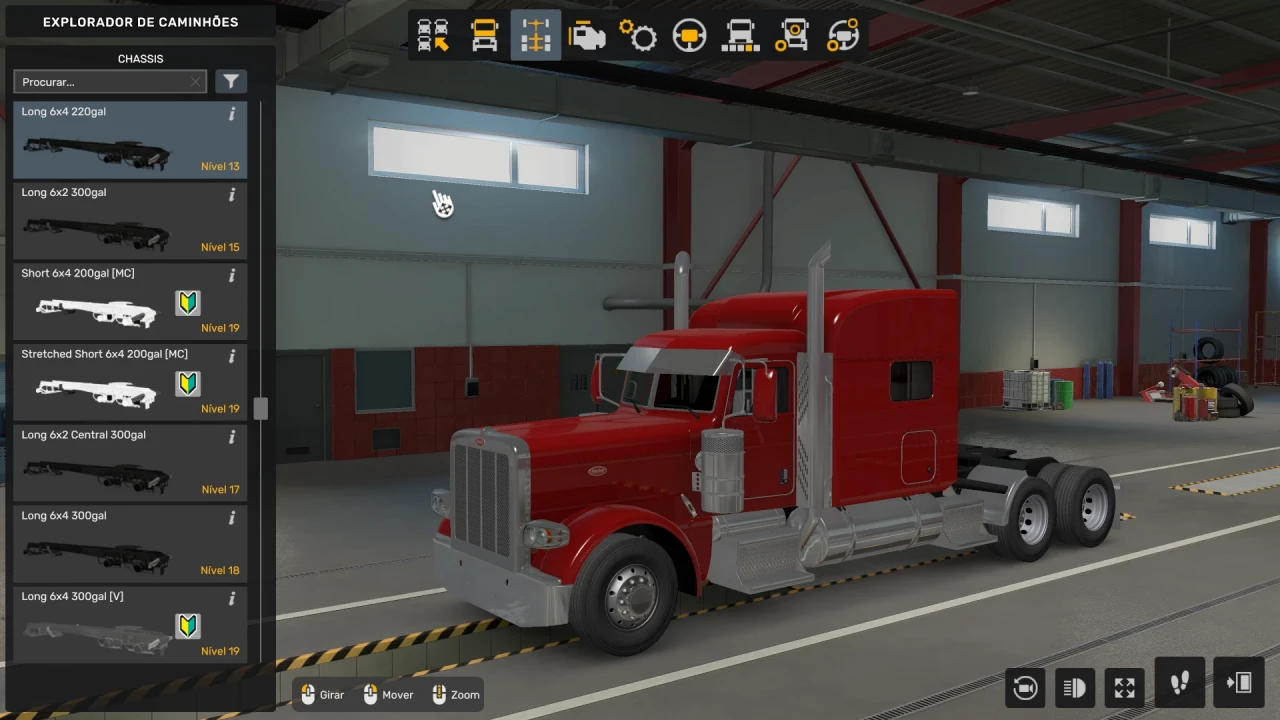Switch to the highlighted Chassis tab

[x=535, y=35]
